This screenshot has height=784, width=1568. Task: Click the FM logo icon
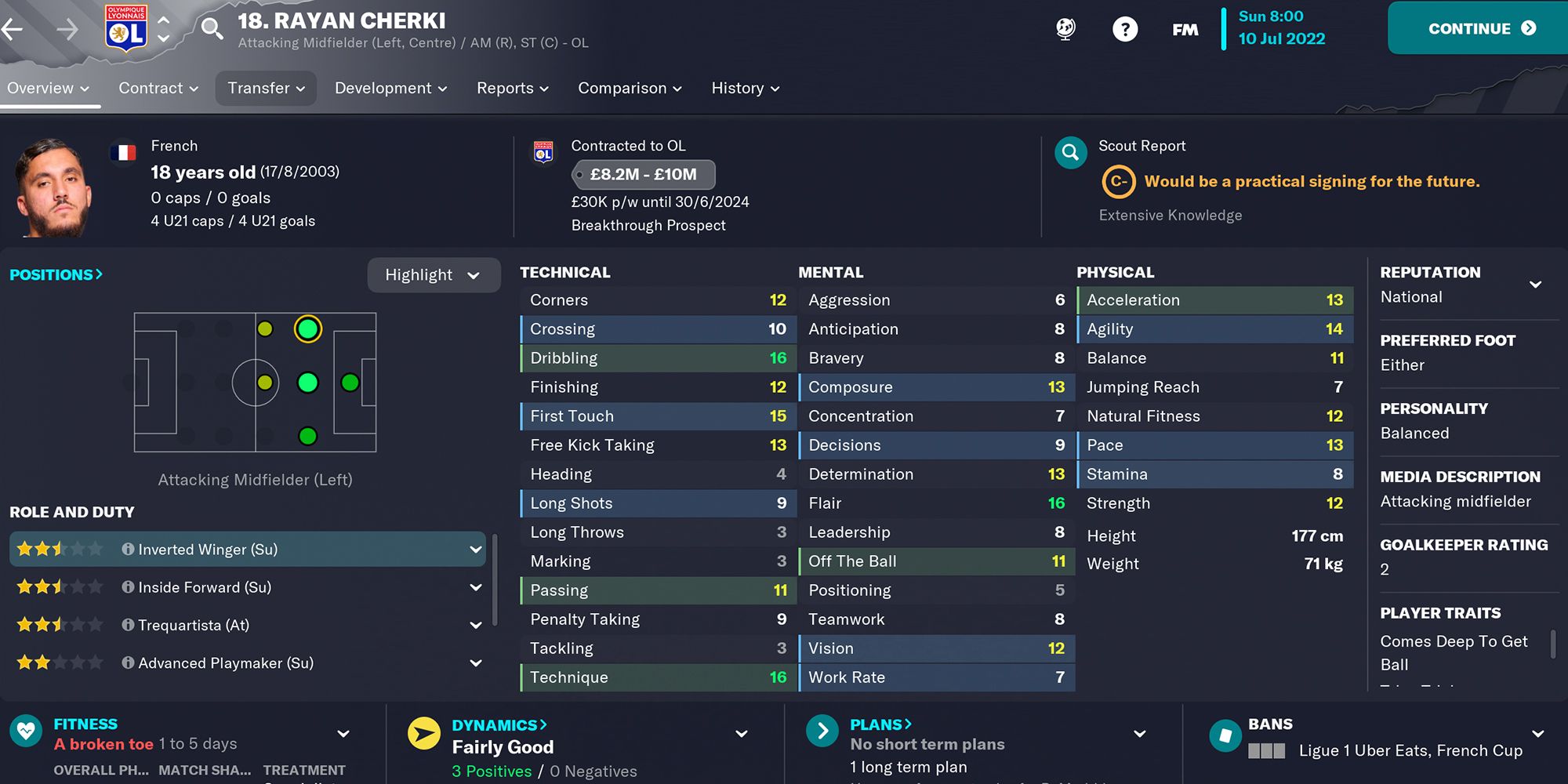[1185, 30]
